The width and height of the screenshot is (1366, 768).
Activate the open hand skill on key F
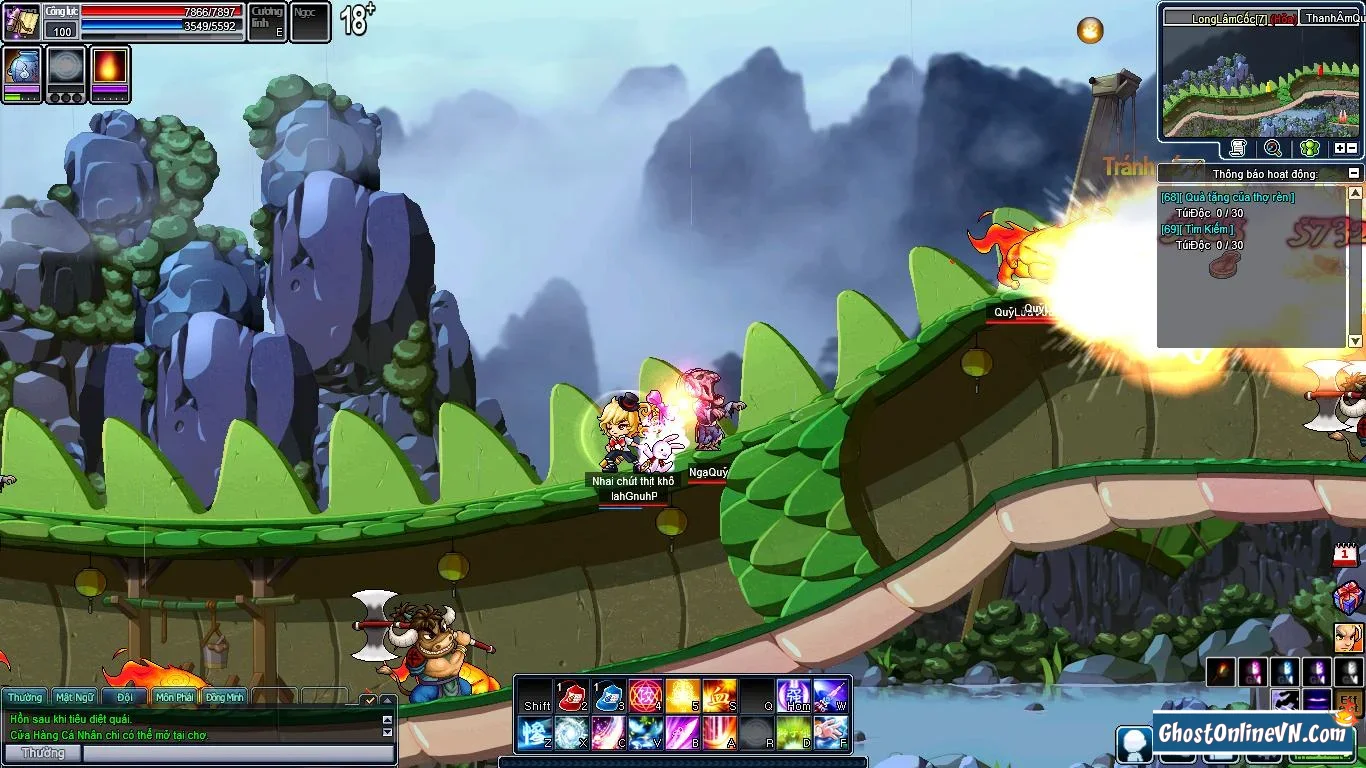tap(831, 733)
